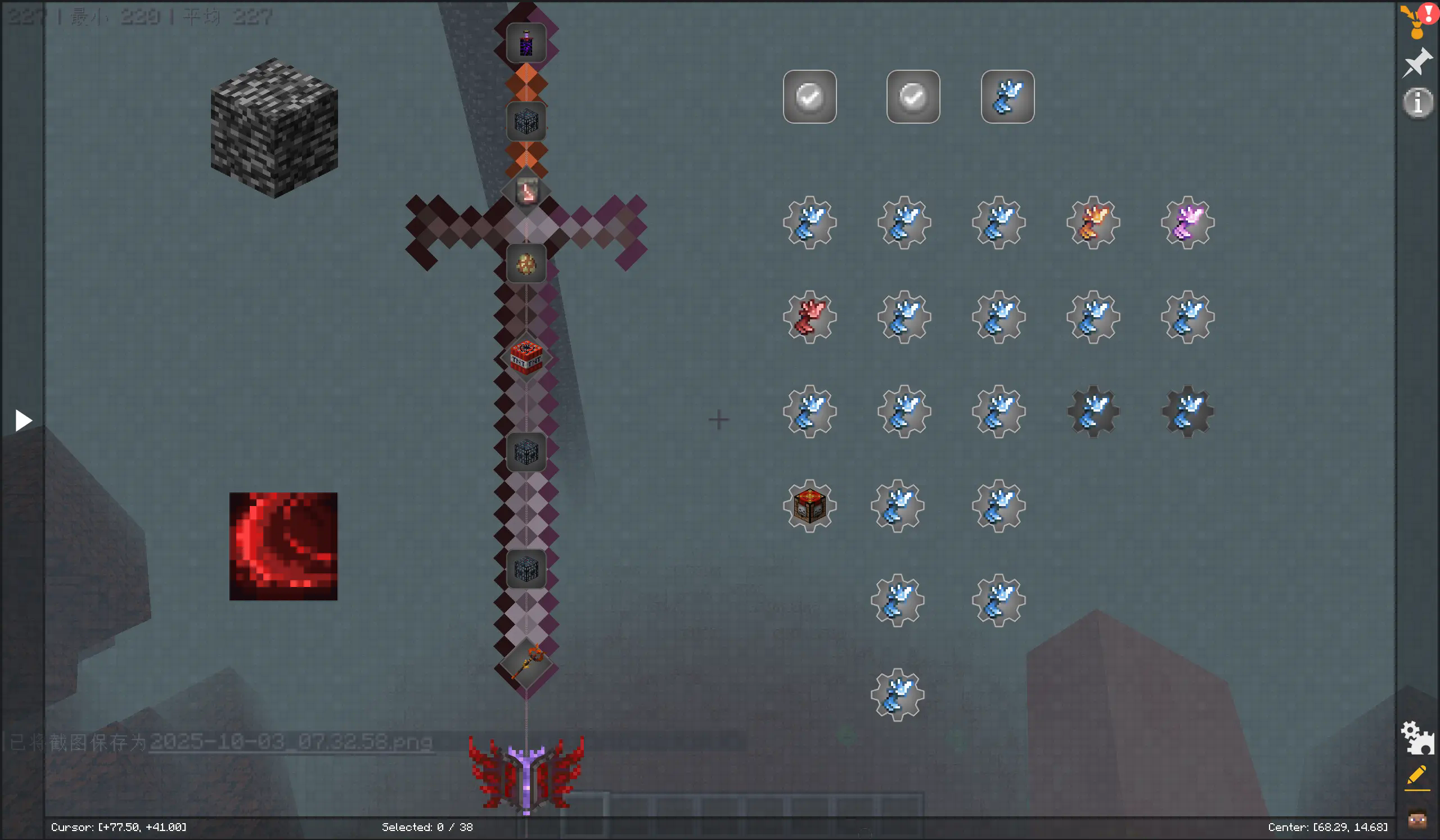Click the player head icon
The width and height of the screenshot is (1440, 840).
point(1417,820)
